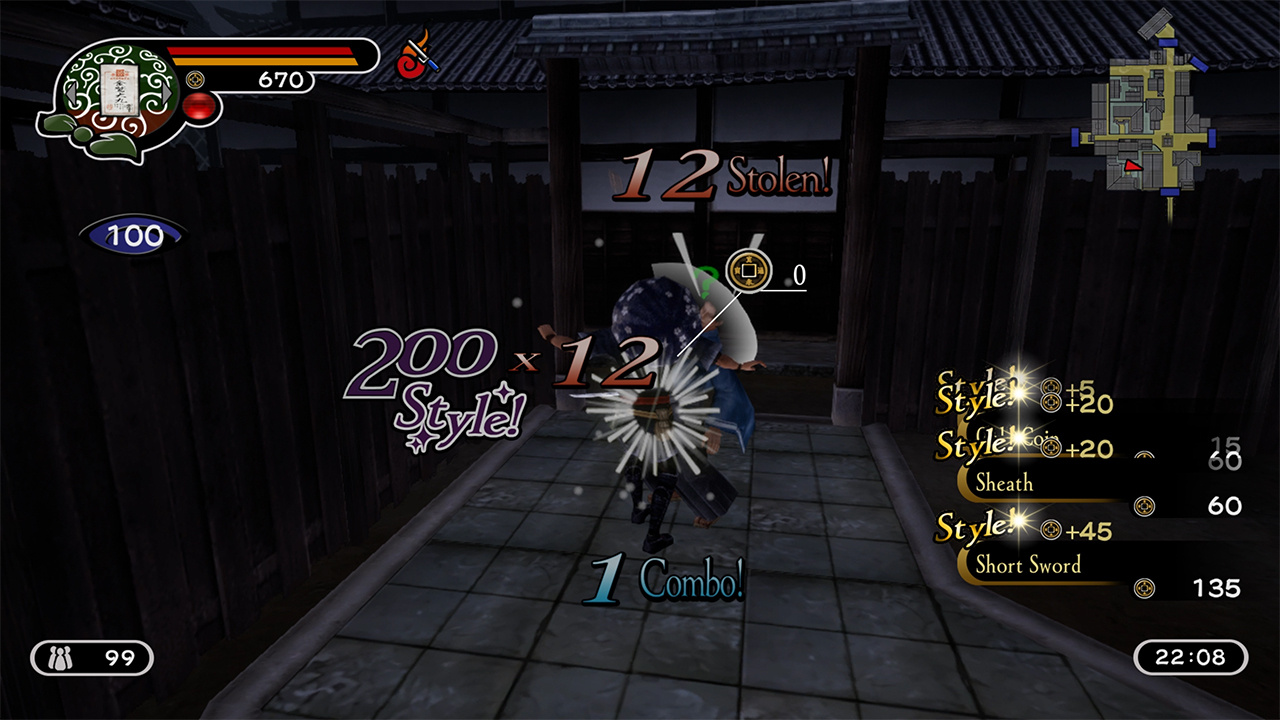Select the scroll portrait inside the green emblem
1280x720 pixels.
[x=119, y=89]
